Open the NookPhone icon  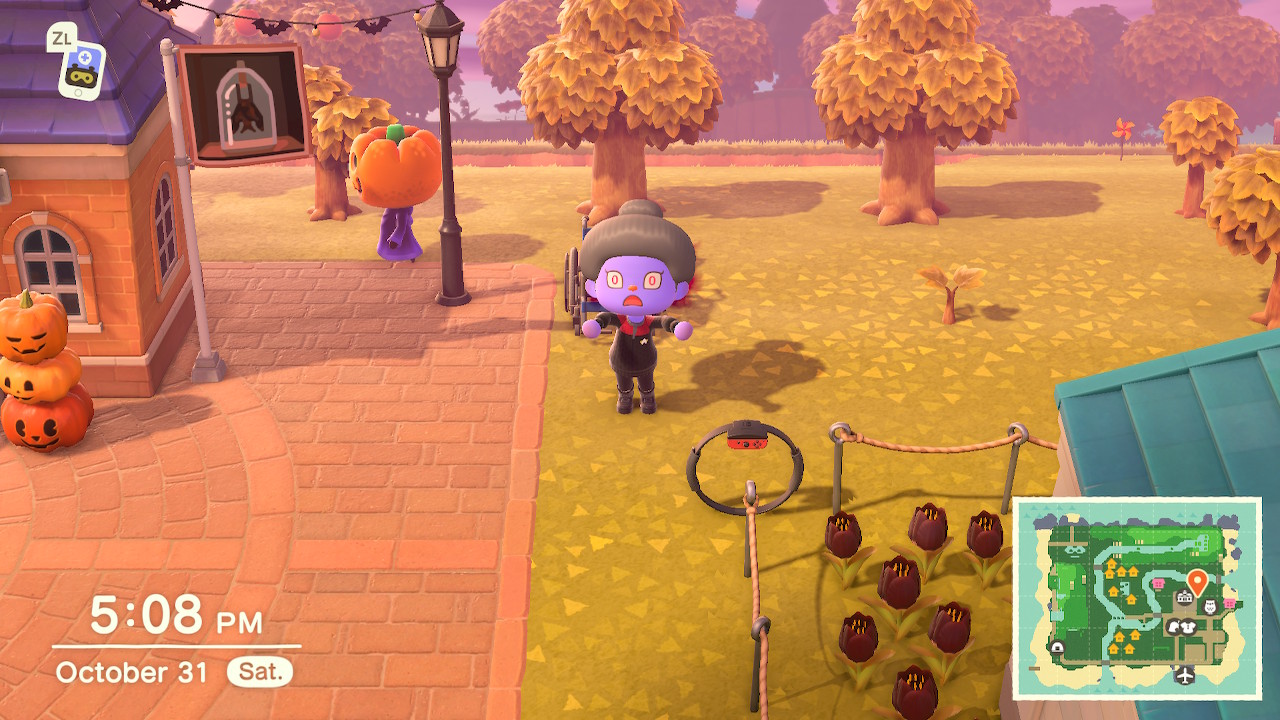82,68
